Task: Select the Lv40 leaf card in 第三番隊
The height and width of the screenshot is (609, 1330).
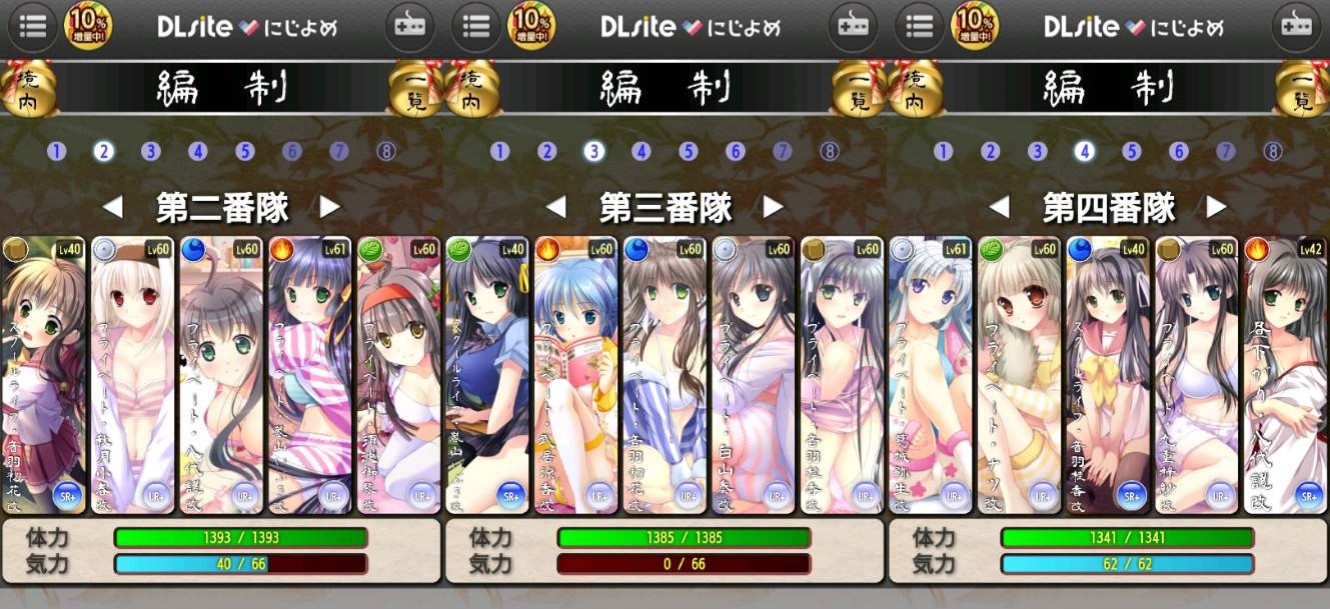Action: [486, 375]
